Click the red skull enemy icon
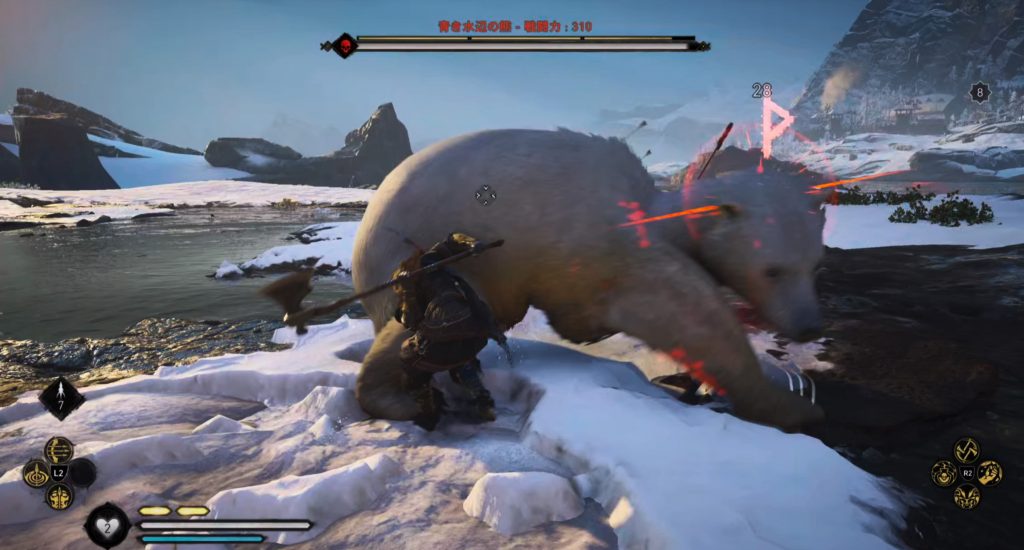Image resolution: width=1024 pixels, height=550 pixels. click(344, 45)
